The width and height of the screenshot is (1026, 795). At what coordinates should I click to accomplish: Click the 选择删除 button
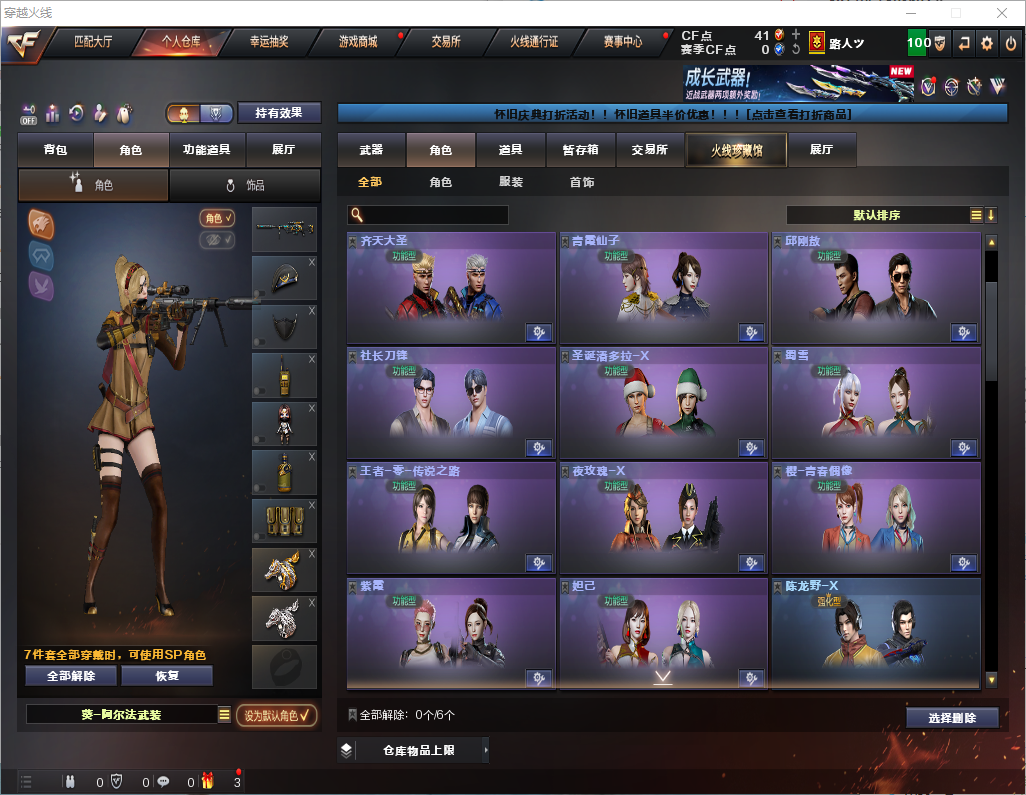click(952, 718)
